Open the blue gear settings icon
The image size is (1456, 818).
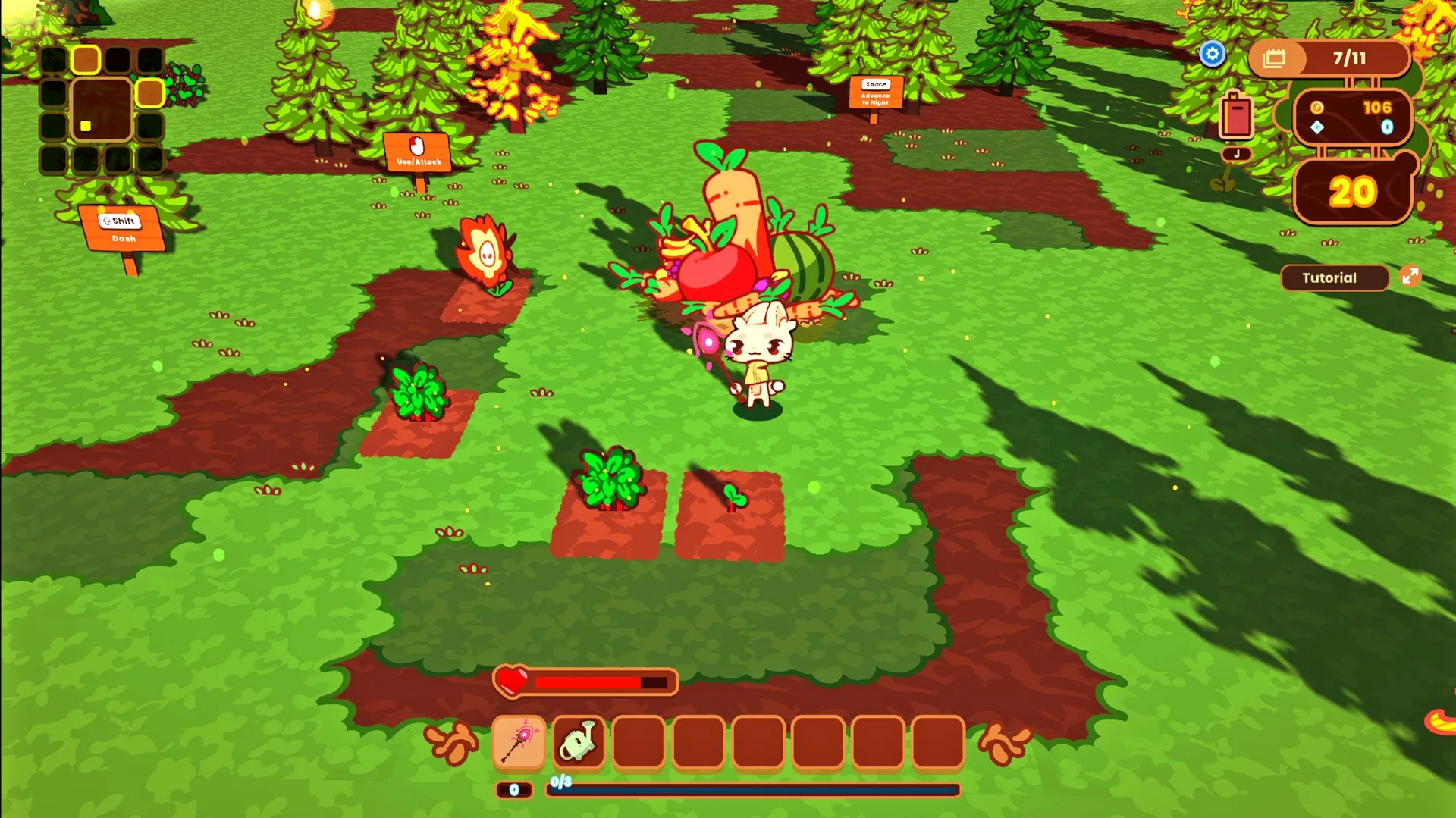[x=1212, y=54]
